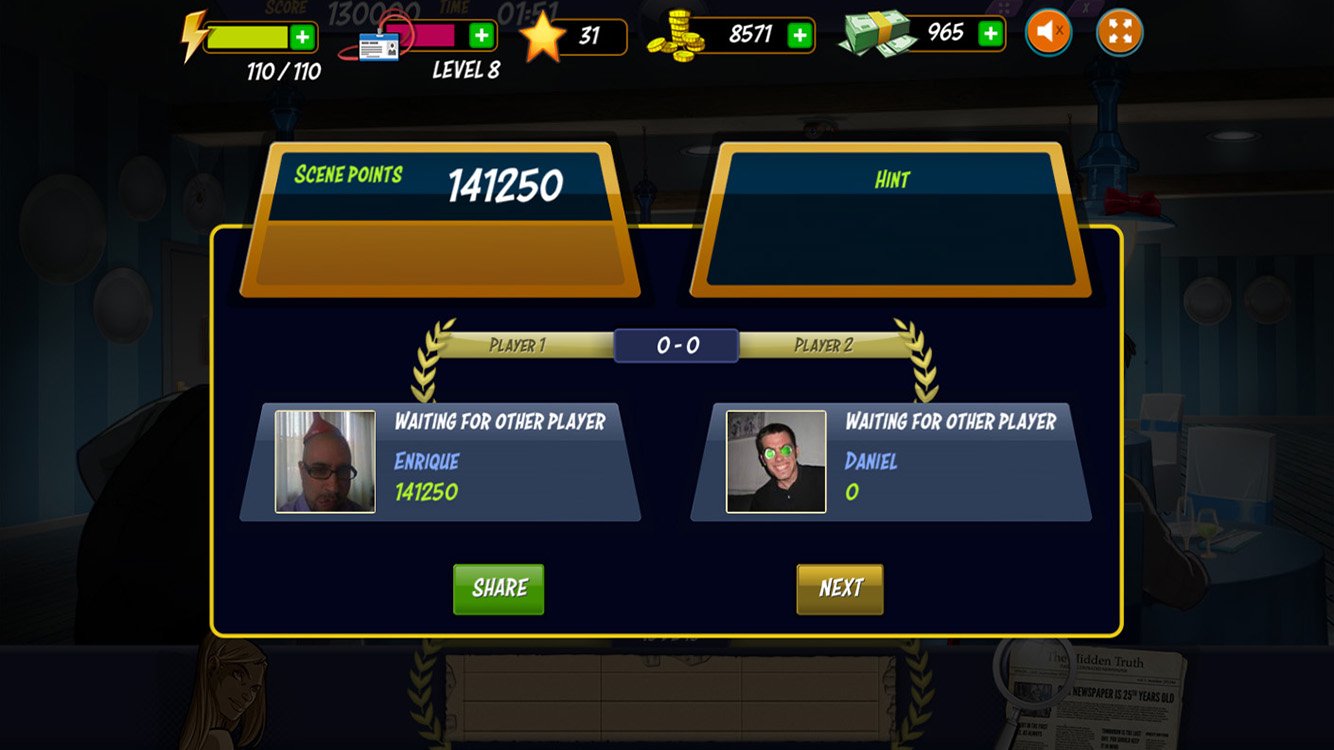The width and height of the screenshot is (1334, 750).
Task: Add energy with the green plus
Action: [x=302, y=38]
